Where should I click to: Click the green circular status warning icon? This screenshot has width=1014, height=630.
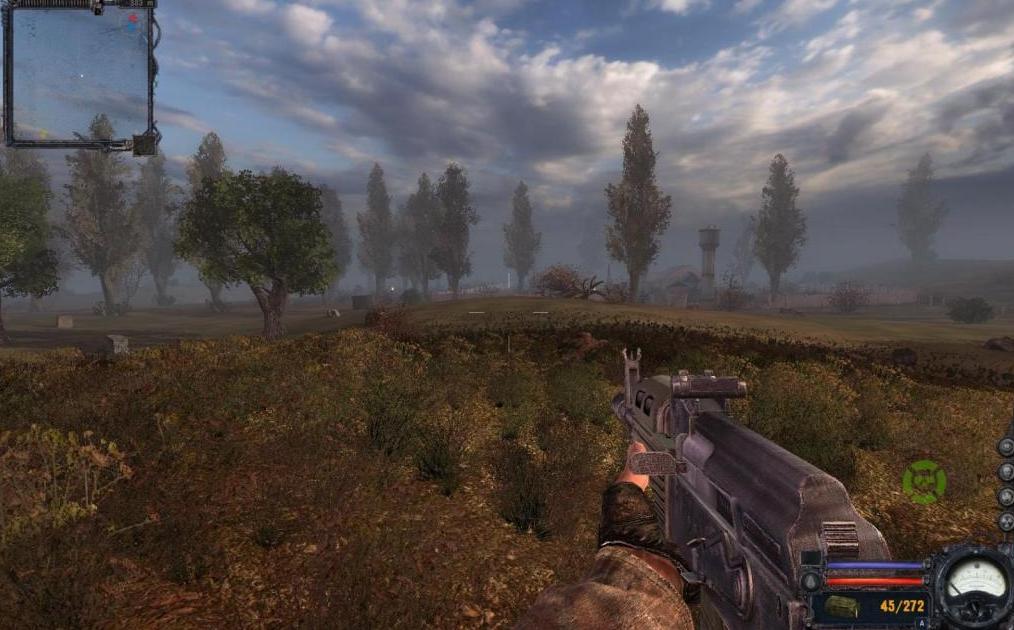(x=924, y=481)
